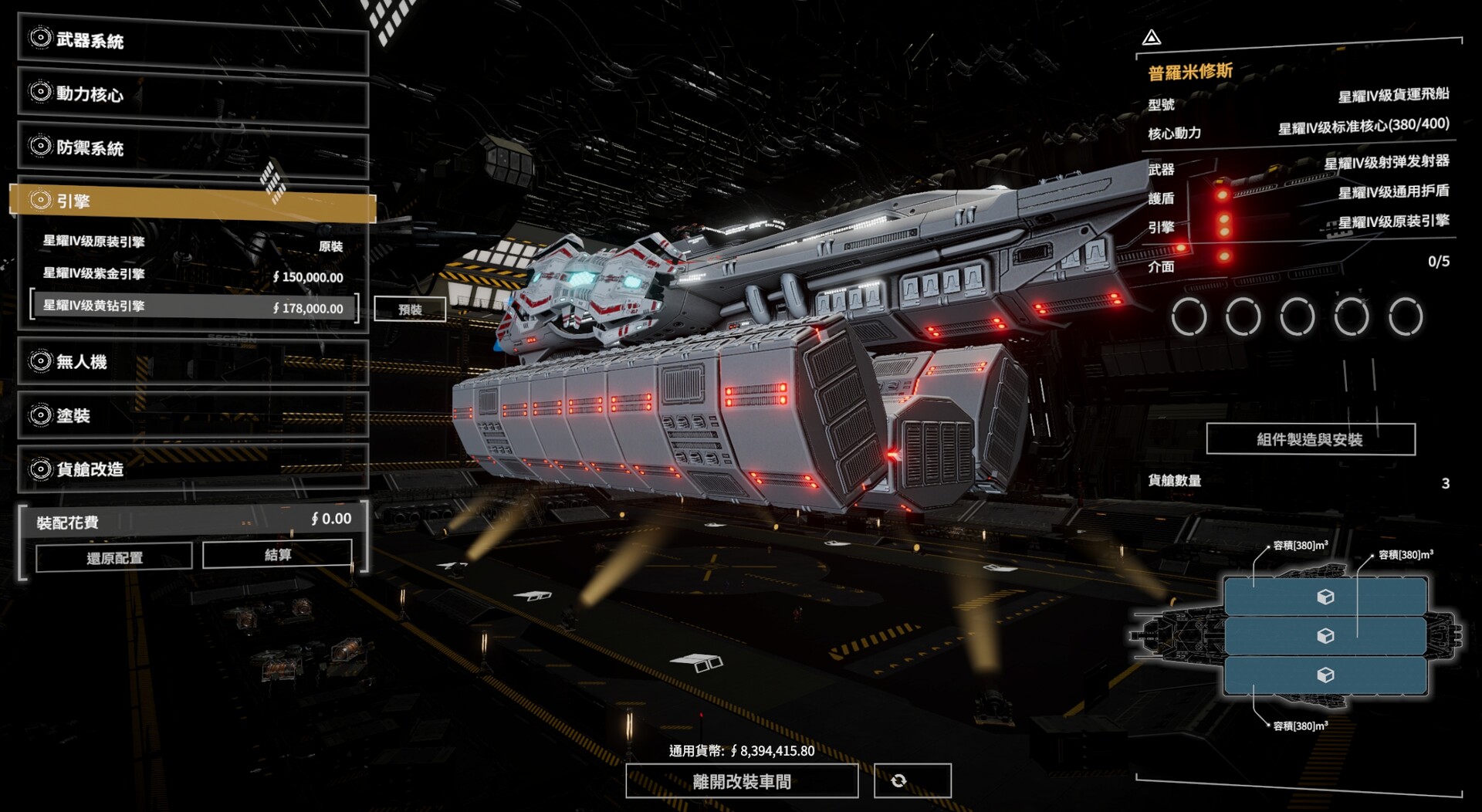Leave the workshop via 離開改裝車間
The width and height of the screenshot is (1482, 812).
coord(741,781)
